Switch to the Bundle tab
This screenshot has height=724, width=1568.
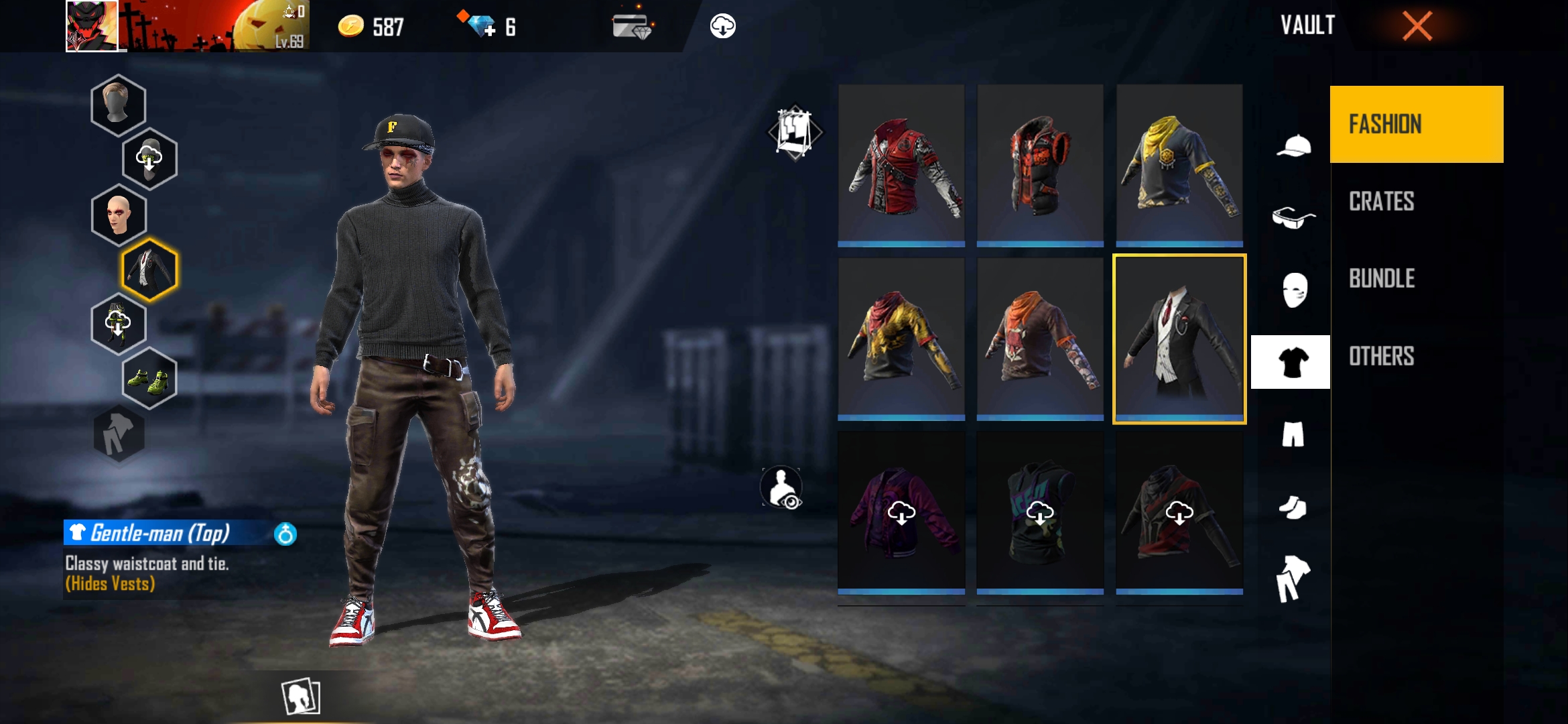1382,279
